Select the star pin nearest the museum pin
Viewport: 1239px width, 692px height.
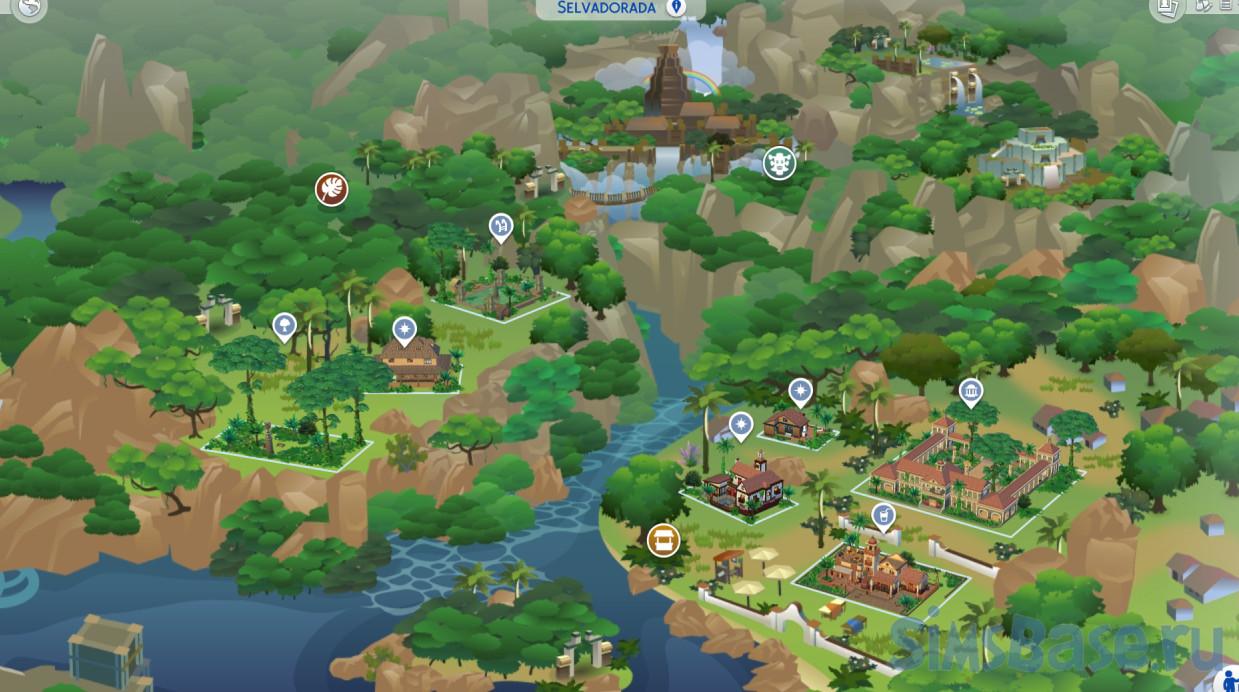point(800,390)
